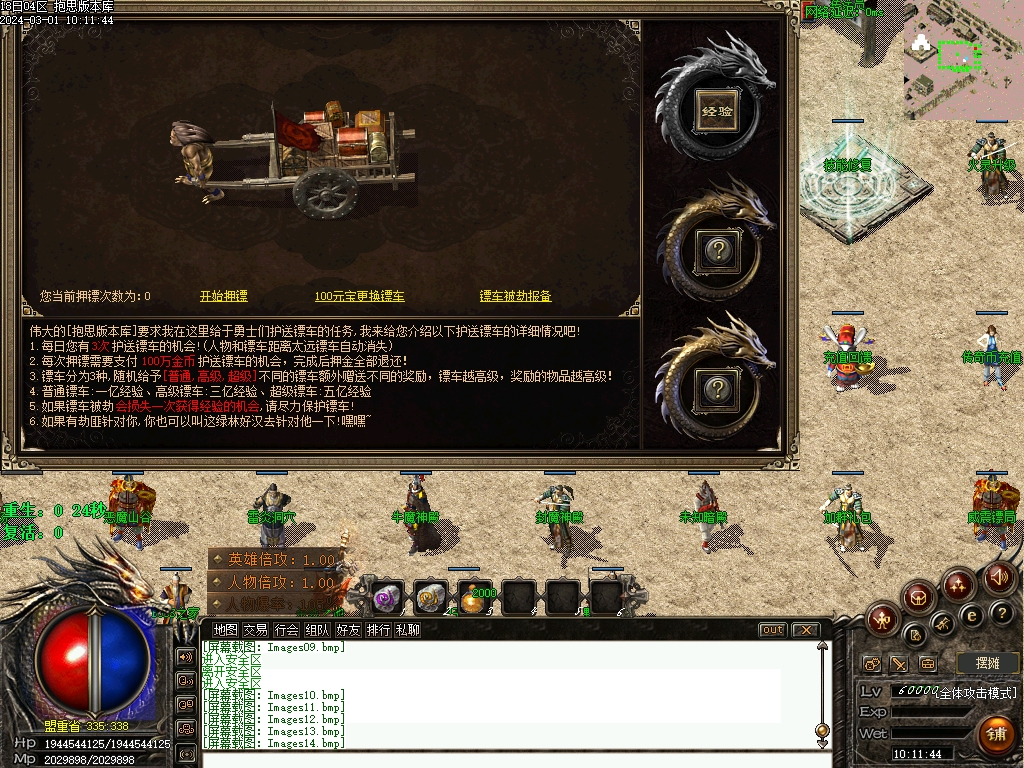Click the orange 铺 shop button

pyautogui.click(x=996, y=735)
